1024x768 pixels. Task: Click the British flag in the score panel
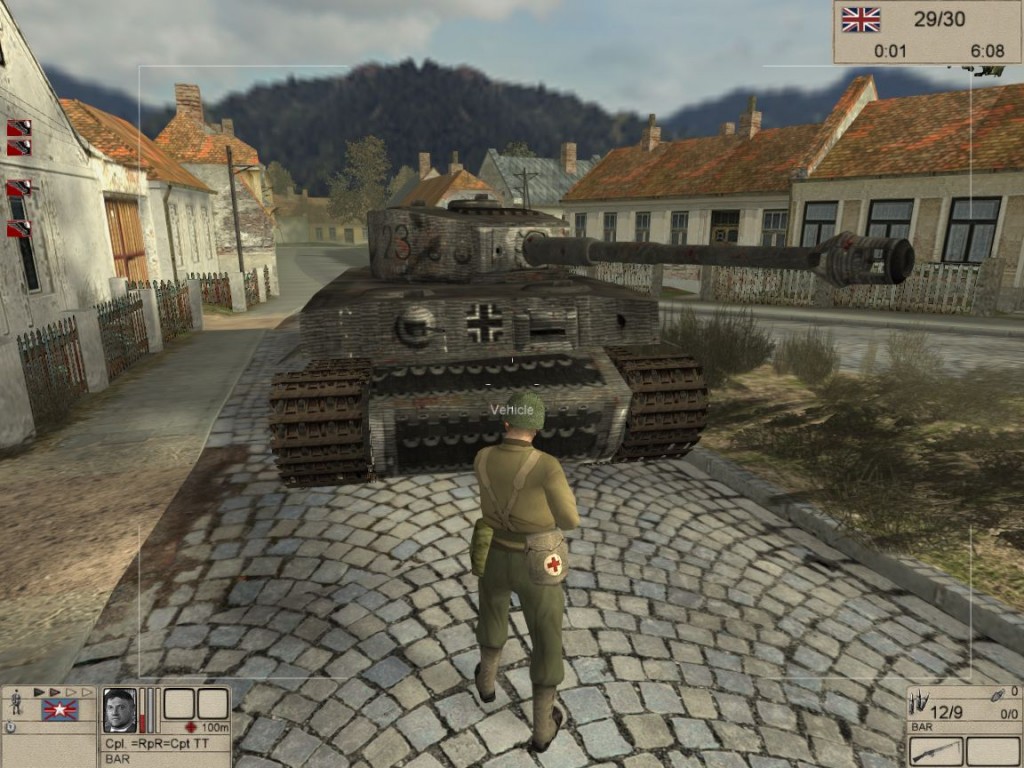tap(860, 19)
